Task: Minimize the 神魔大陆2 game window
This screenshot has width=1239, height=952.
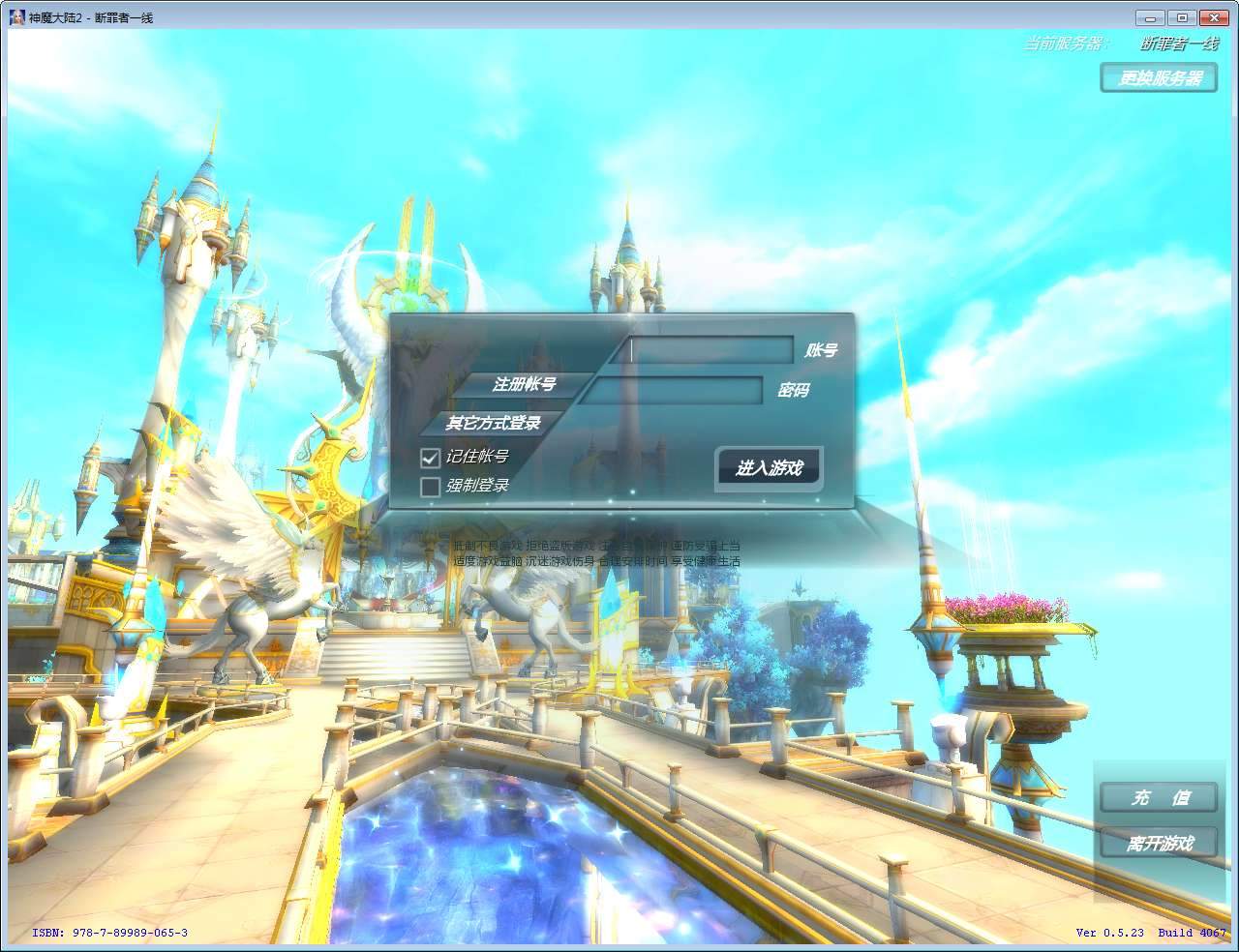Action: point(1149,16)
